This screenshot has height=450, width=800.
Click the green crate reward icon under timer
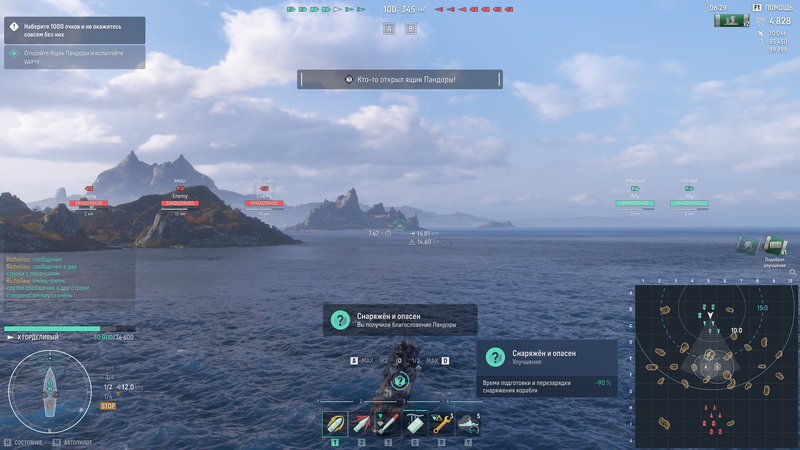(x=732, y=20)
